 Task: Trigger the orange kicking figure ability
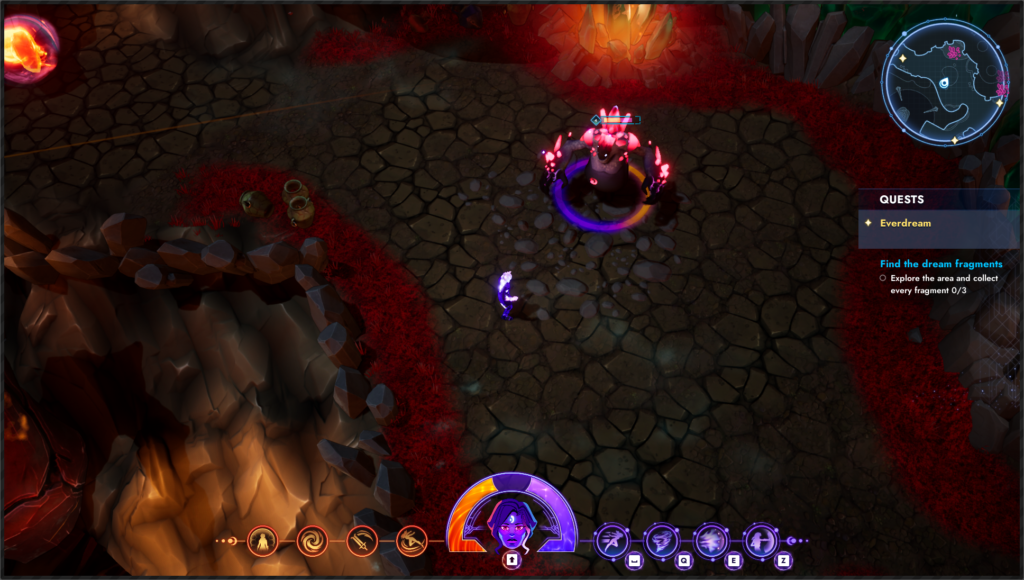pyautogui.click(x=411, y=541)
